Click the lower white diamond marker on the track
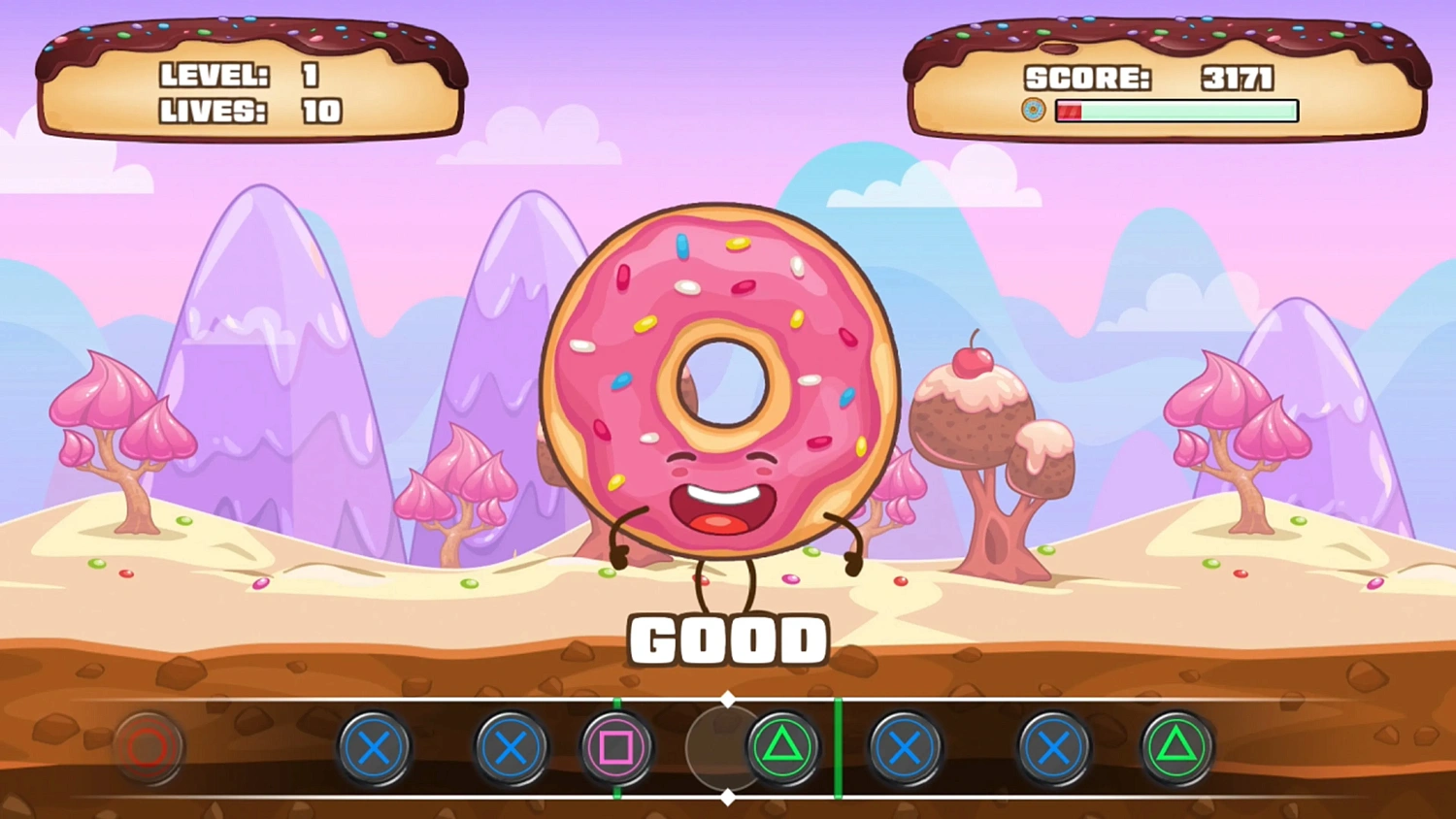The height and width of the screenshot is (819, 1456). click(x=729, y=798)
